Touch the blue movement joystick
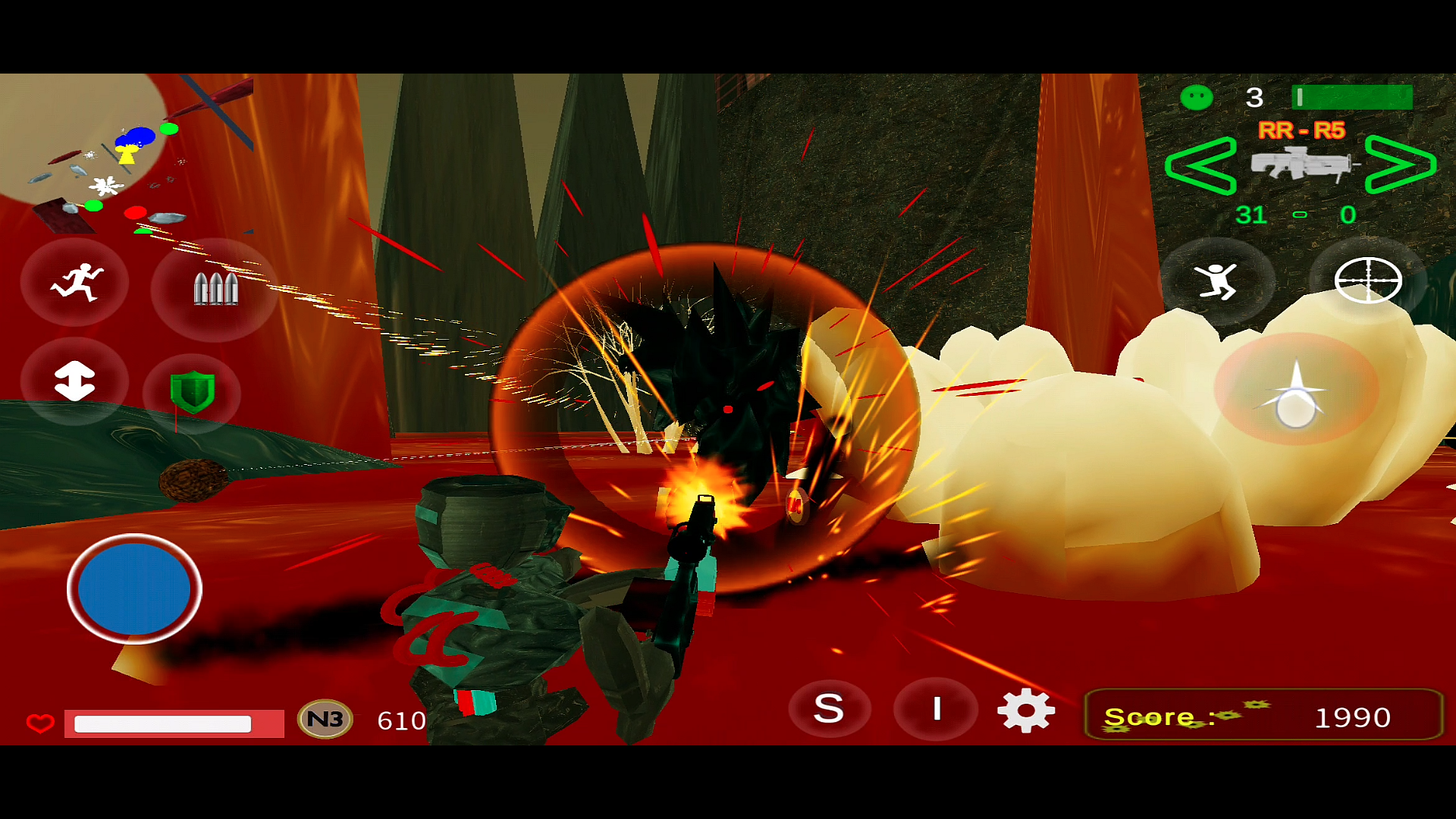The image size is (1456, 819). [x=134, y=588]
